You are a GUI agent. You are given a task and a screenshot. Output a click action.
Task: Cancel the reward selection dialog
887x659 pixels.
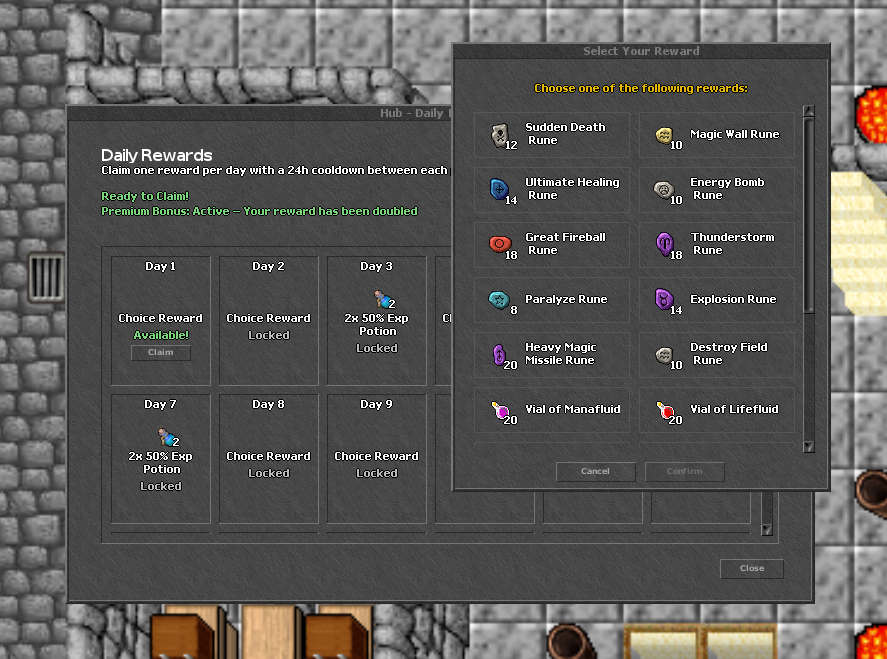(595, 471)
